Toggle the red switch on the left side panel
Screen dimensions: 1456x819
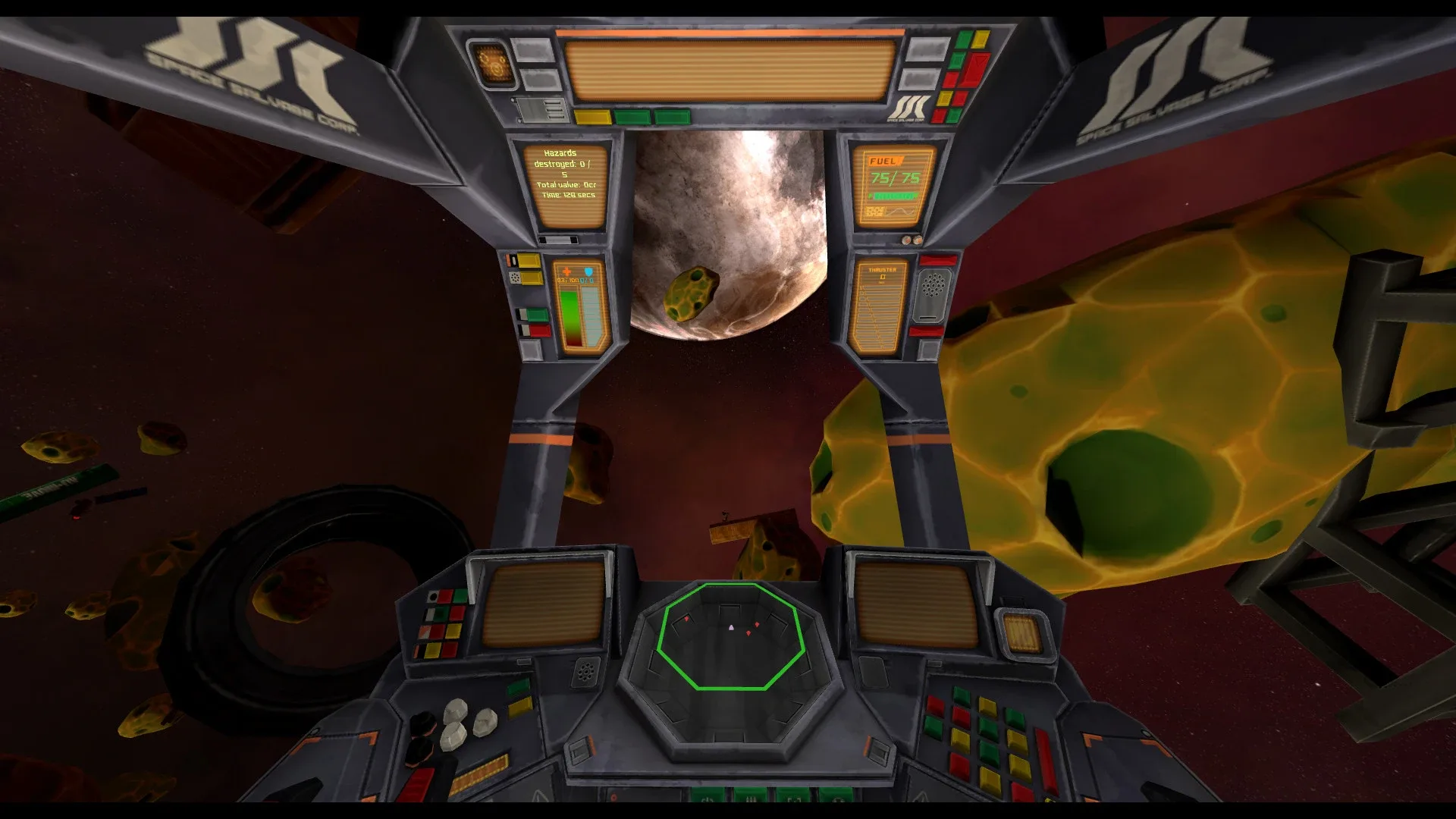540,330
